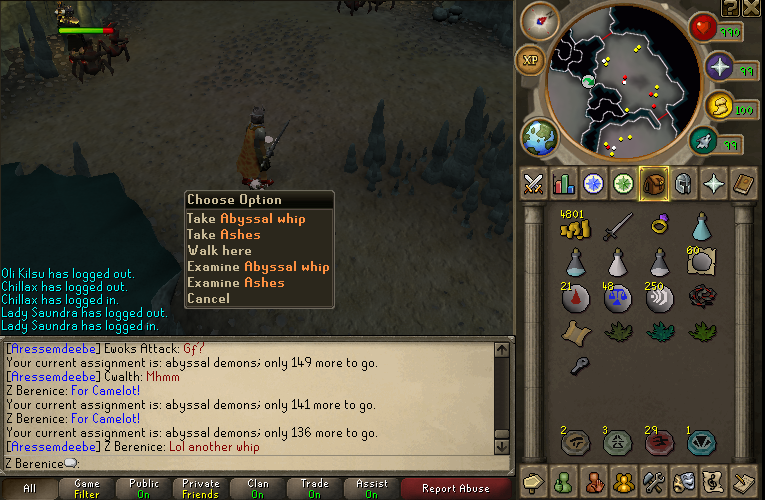Click the Report Abuse button

tap(455, 488)
